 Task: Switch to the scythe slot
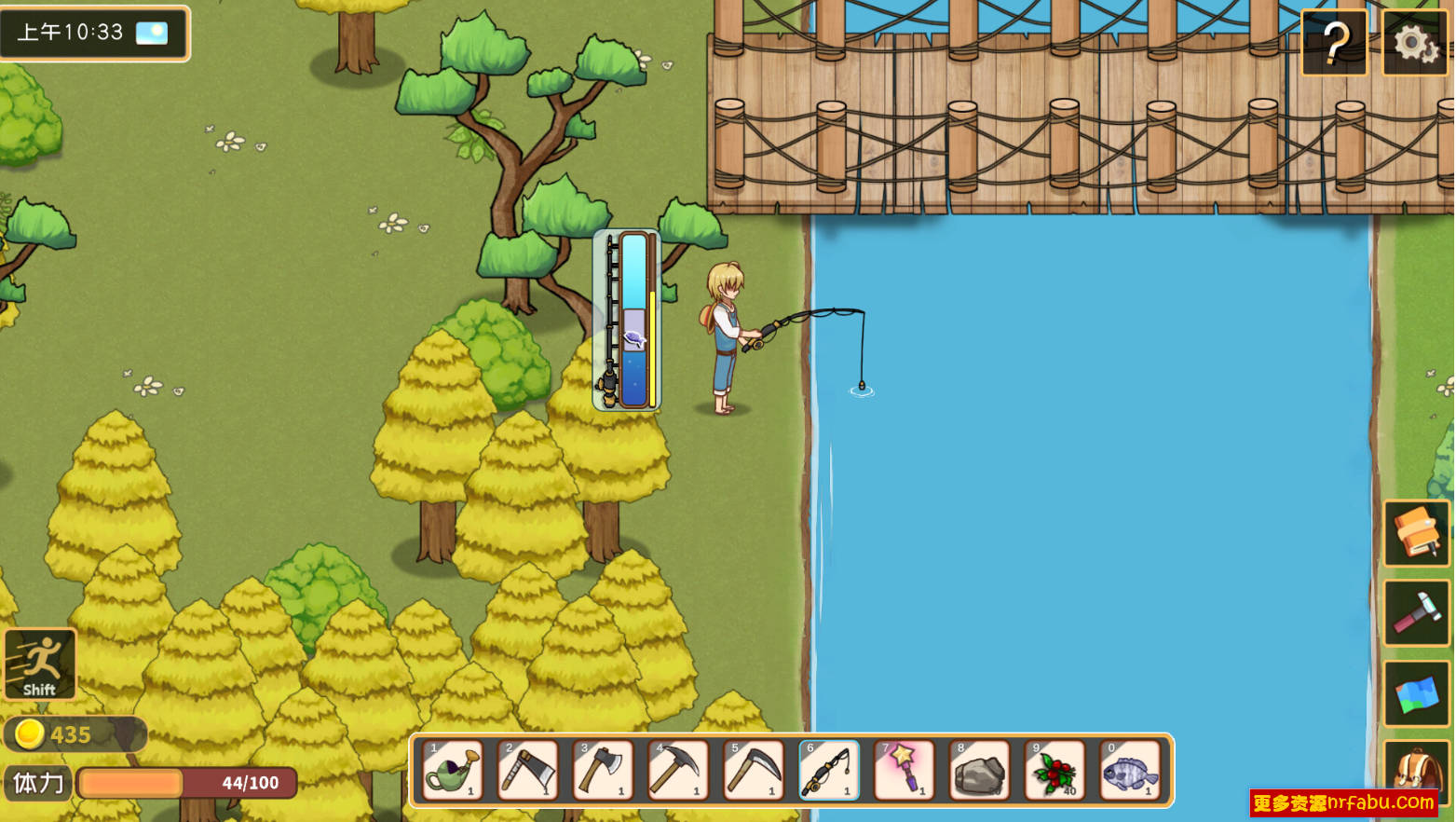pyautogui.click(x=754, y=771)
